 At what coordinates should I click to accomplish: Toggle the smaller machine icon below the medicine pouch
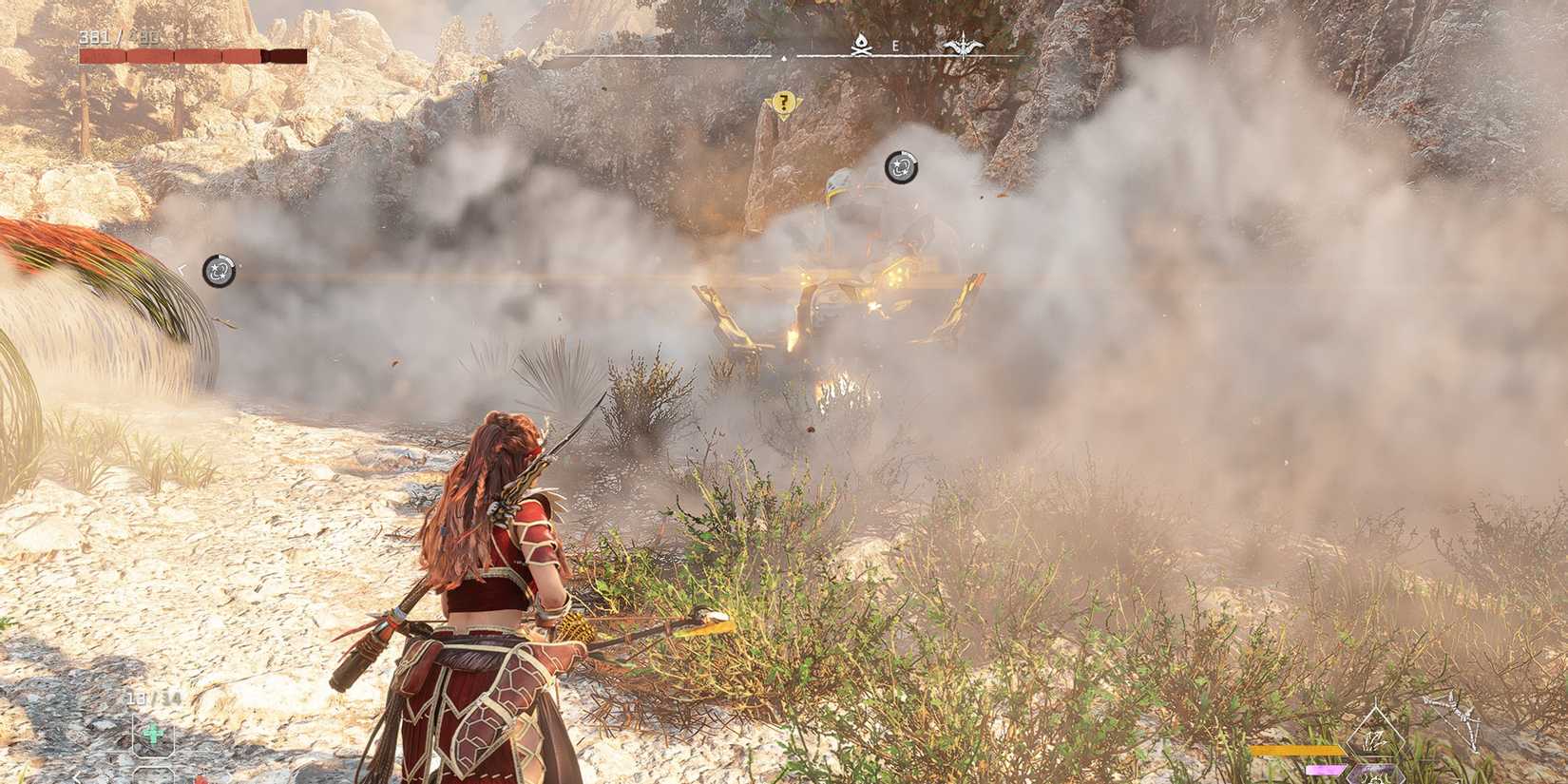click(x=152, y=777)
